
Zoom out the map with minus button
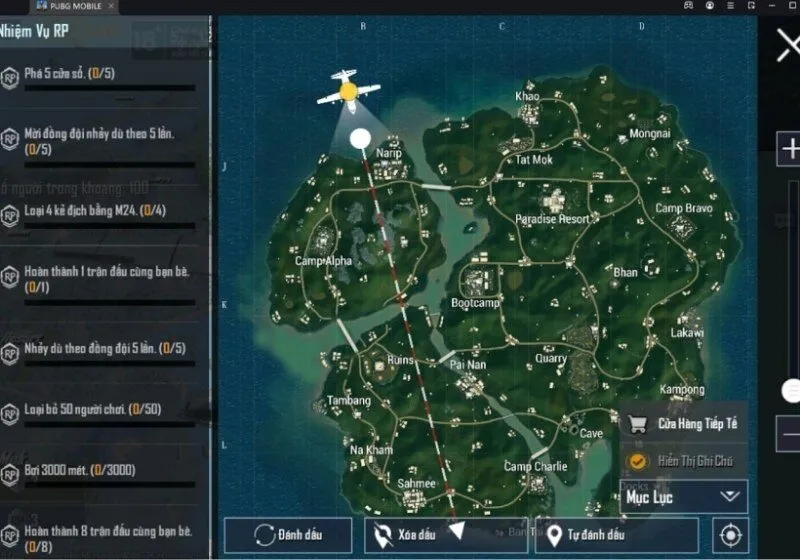click(790, 435)
